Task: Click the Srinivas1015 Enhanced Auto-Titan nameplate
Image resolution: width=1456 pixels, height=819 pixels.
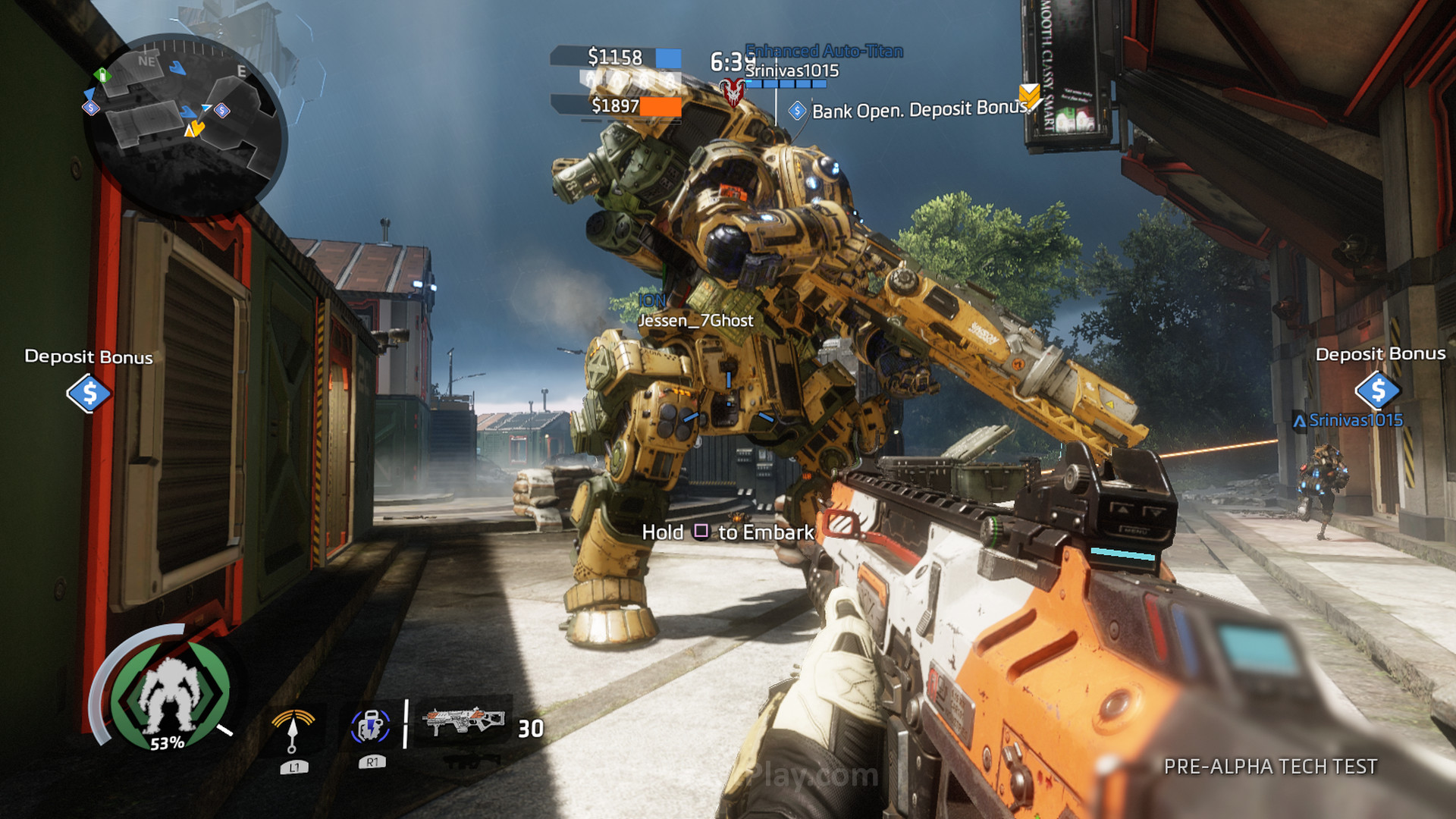Action: point(792,71)
